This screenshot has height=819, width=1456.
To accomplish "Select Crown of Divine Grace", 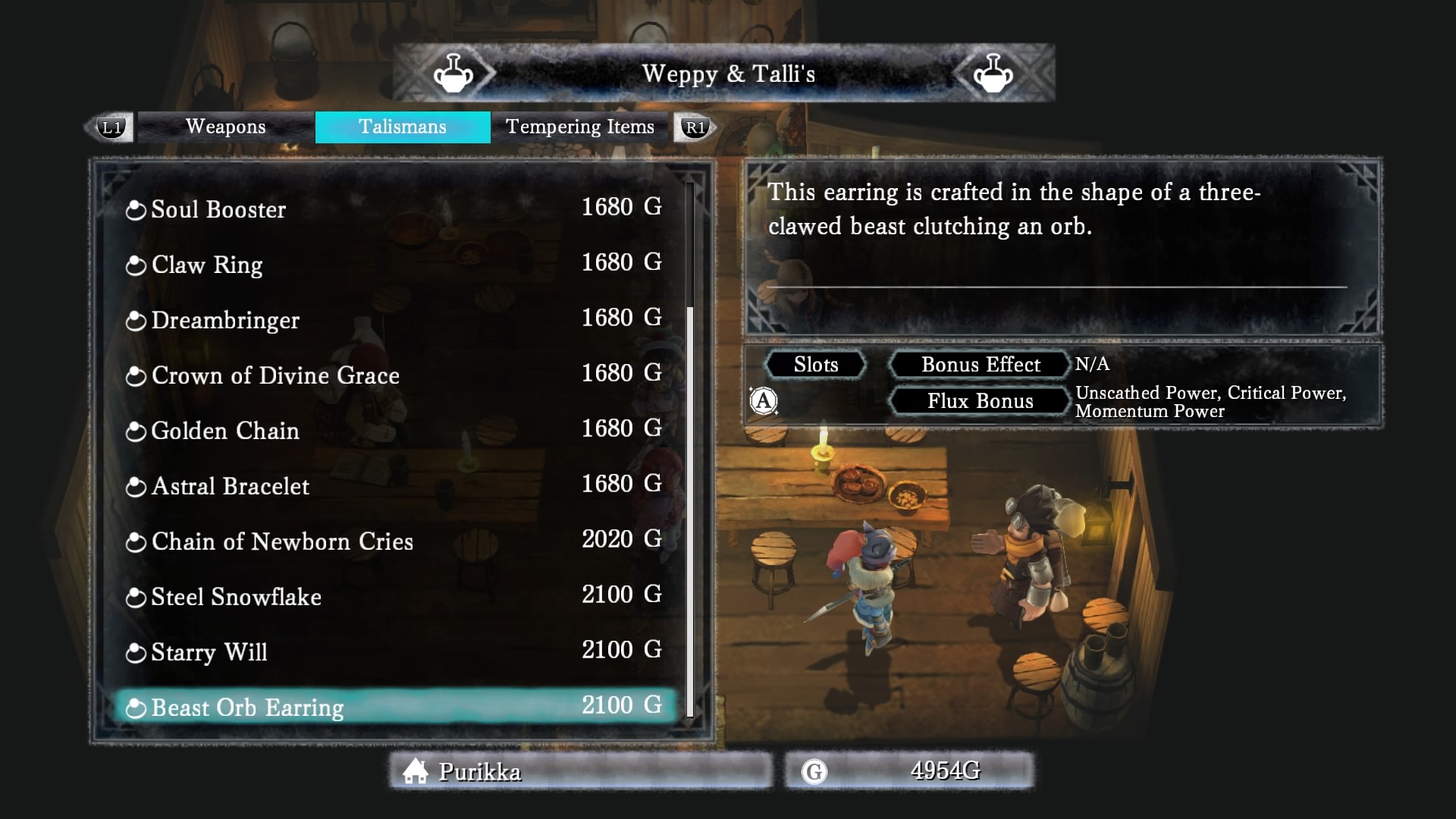I will pyautogui.click(x=394, y=375).
